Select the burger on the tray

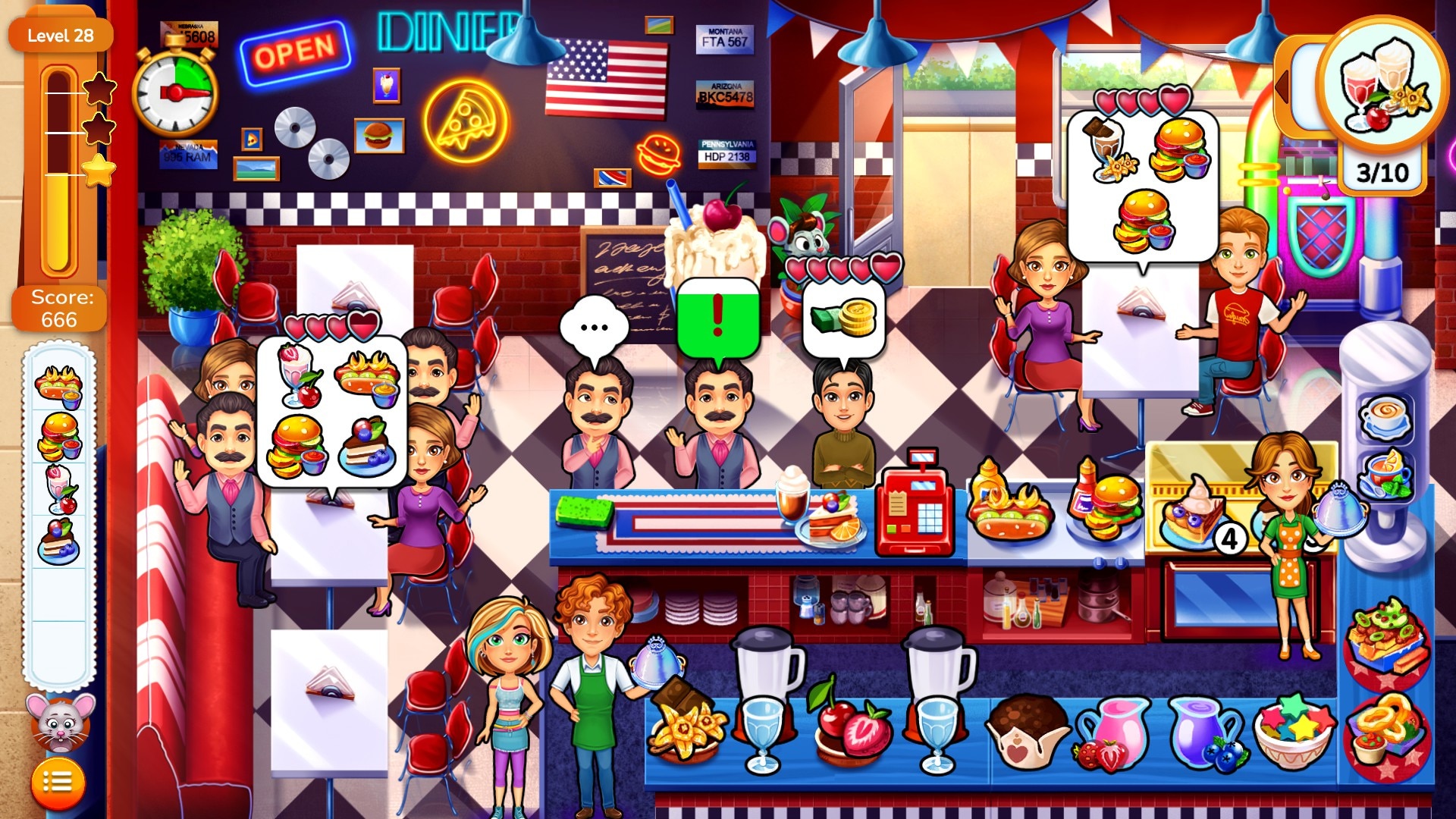(x=59, y=437)
